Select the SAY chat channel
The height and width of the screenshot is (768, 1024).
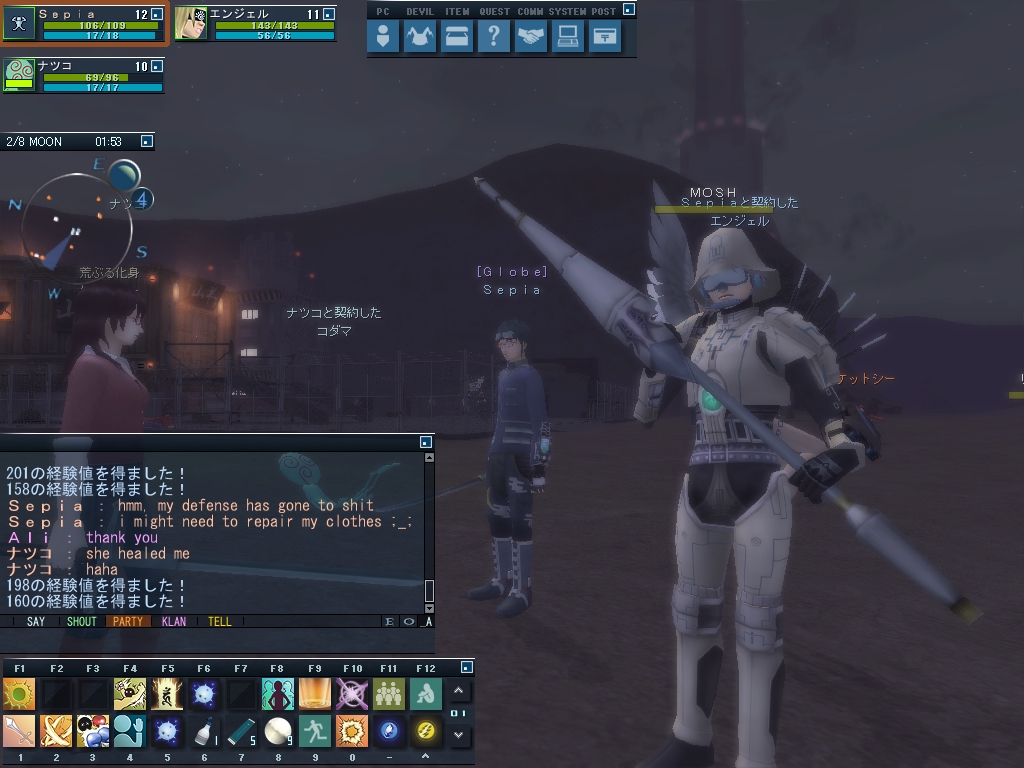coord(36,621)
